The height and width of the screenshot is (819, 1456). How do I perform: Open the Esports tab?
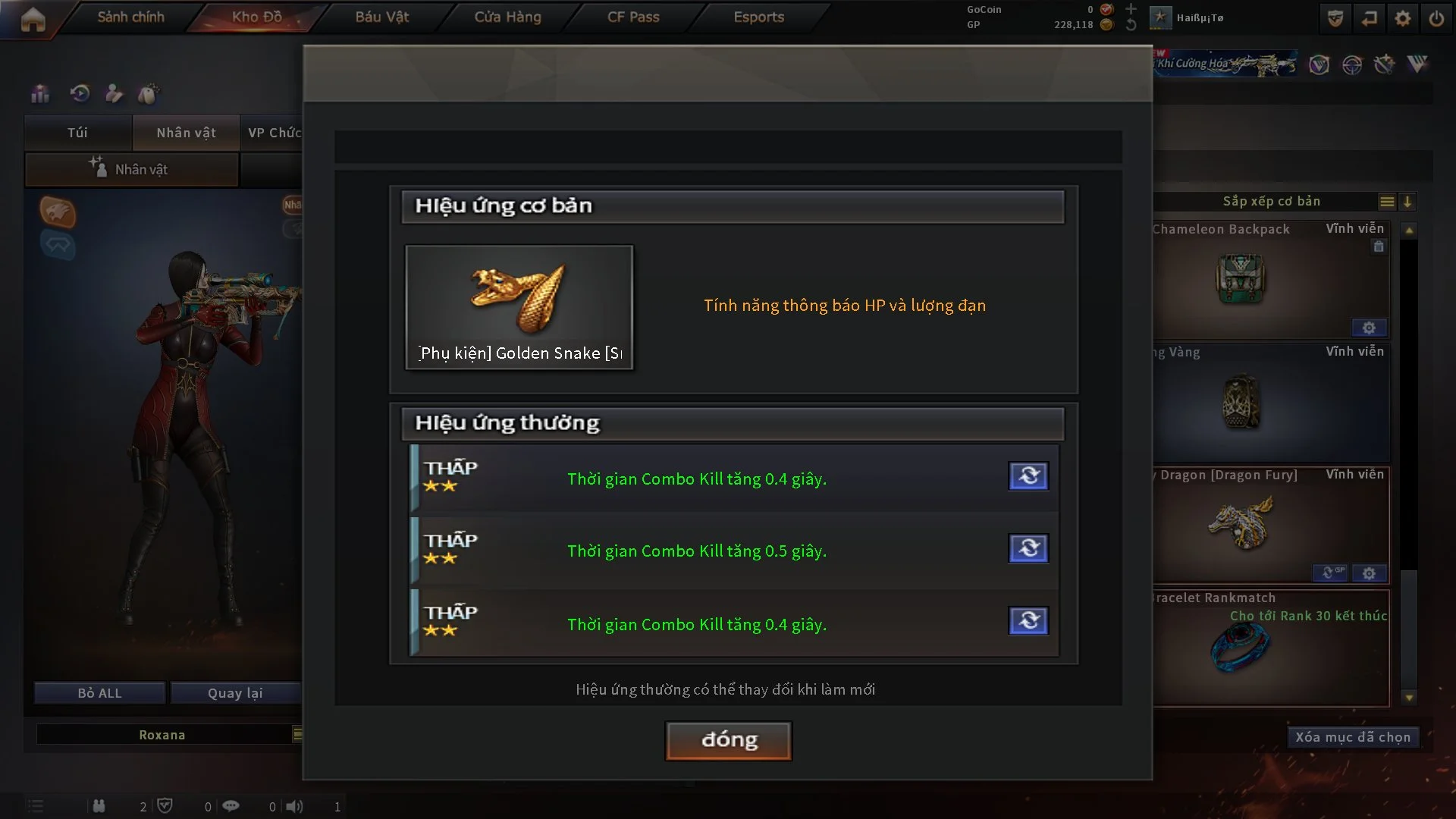coord(758,17)
